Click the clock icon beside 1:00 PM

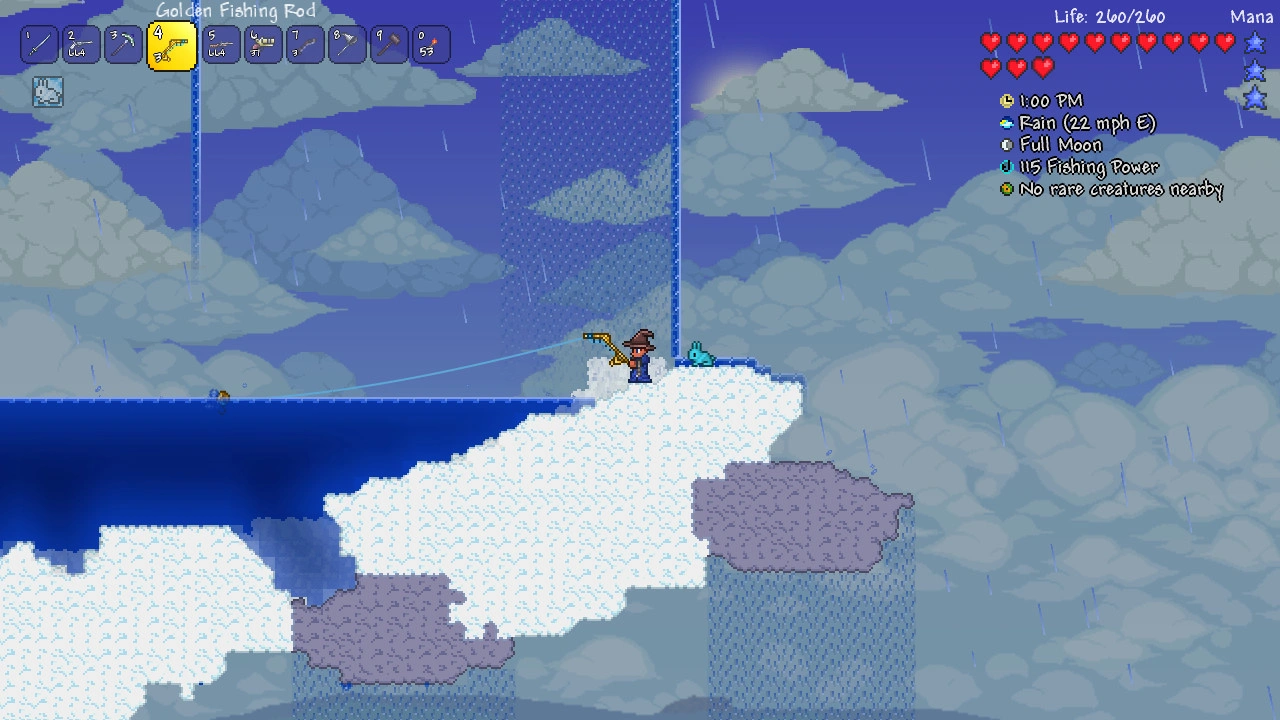(x=1005, y=101)
